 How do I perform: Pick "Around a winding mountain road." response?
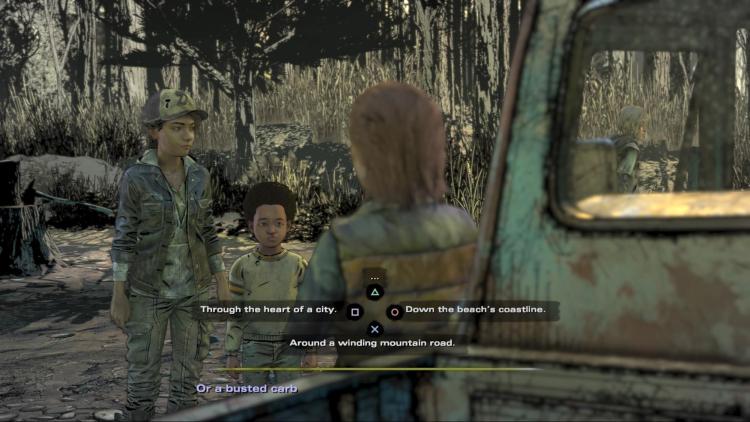(372, 342)
